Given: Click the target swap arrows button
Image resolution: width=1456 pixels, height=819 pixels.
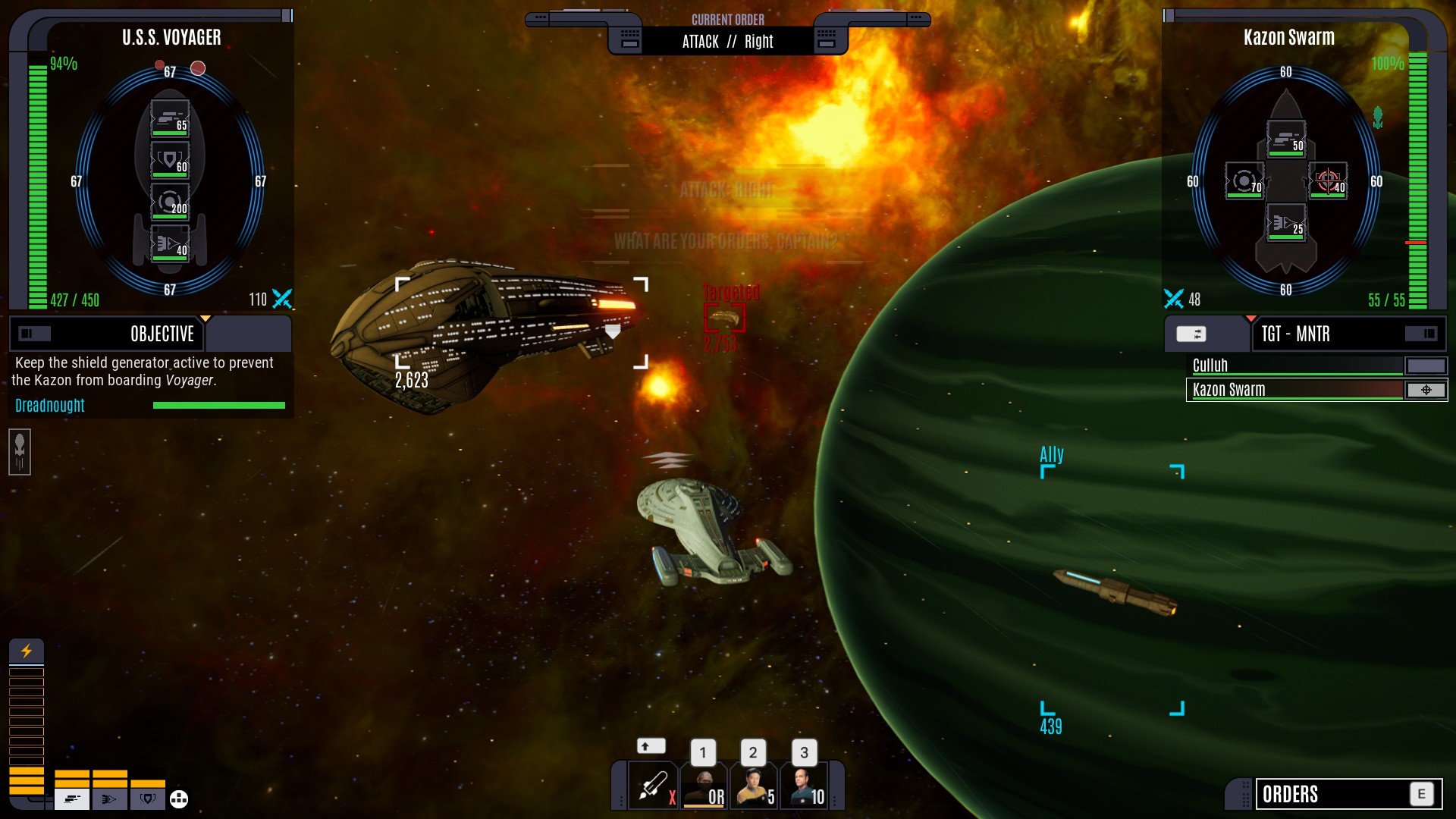Looking at the screenshot, I should click(1191, 334).
